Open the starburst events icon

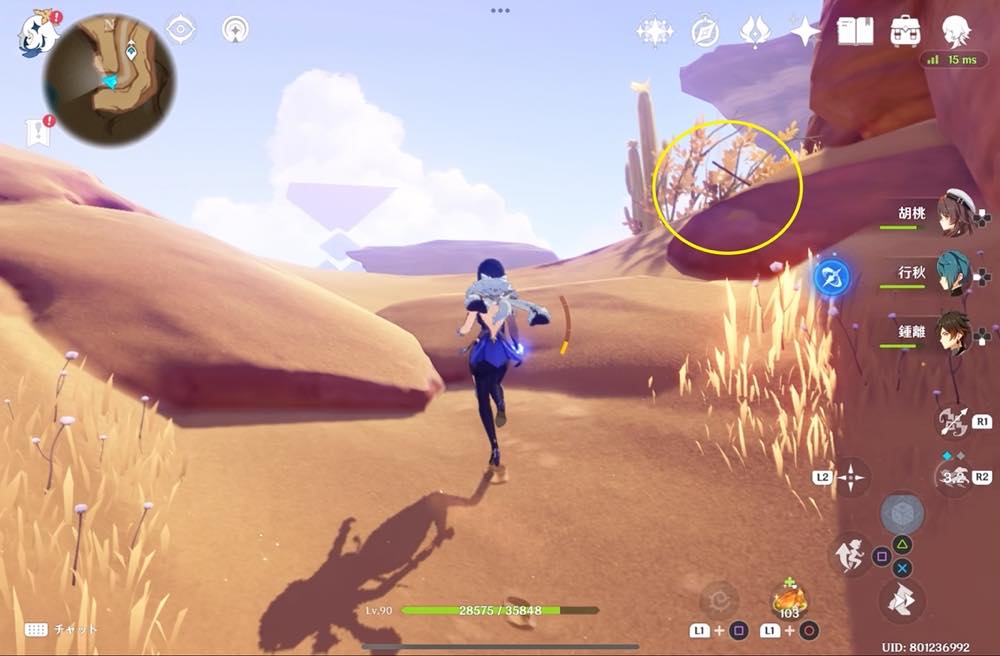(654, 32)
